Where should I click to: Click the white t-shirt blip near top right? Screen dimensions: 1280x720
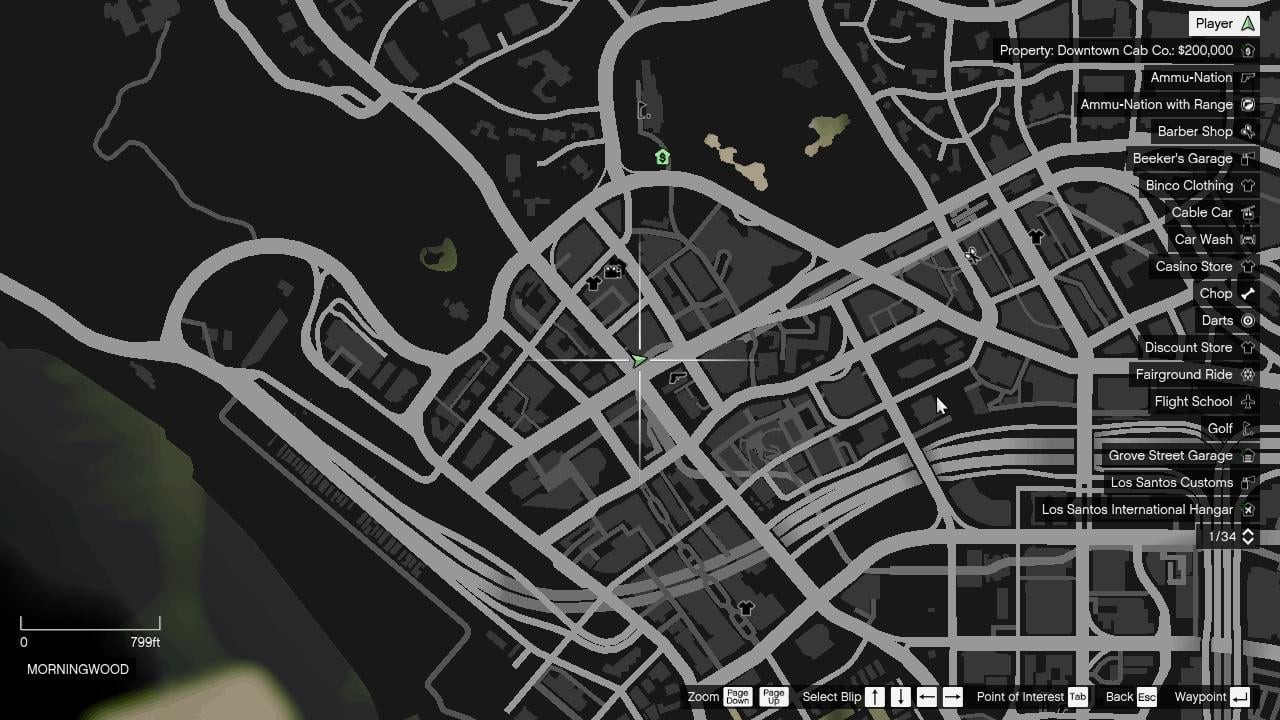pos(1036,237)
